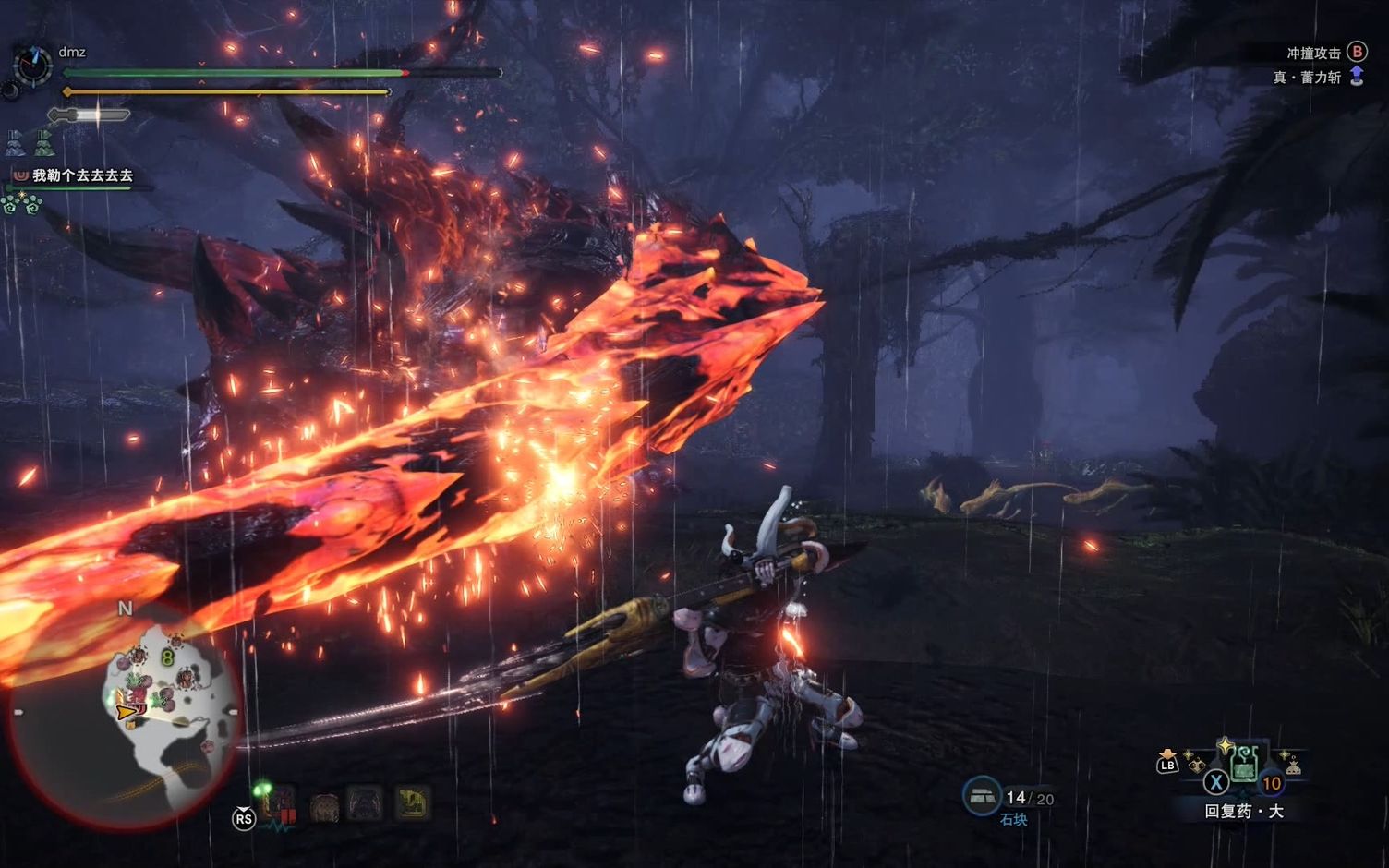Click the highlighted monster icon with the heartbeat line
1389x868 pixels.
pos(278,805)
